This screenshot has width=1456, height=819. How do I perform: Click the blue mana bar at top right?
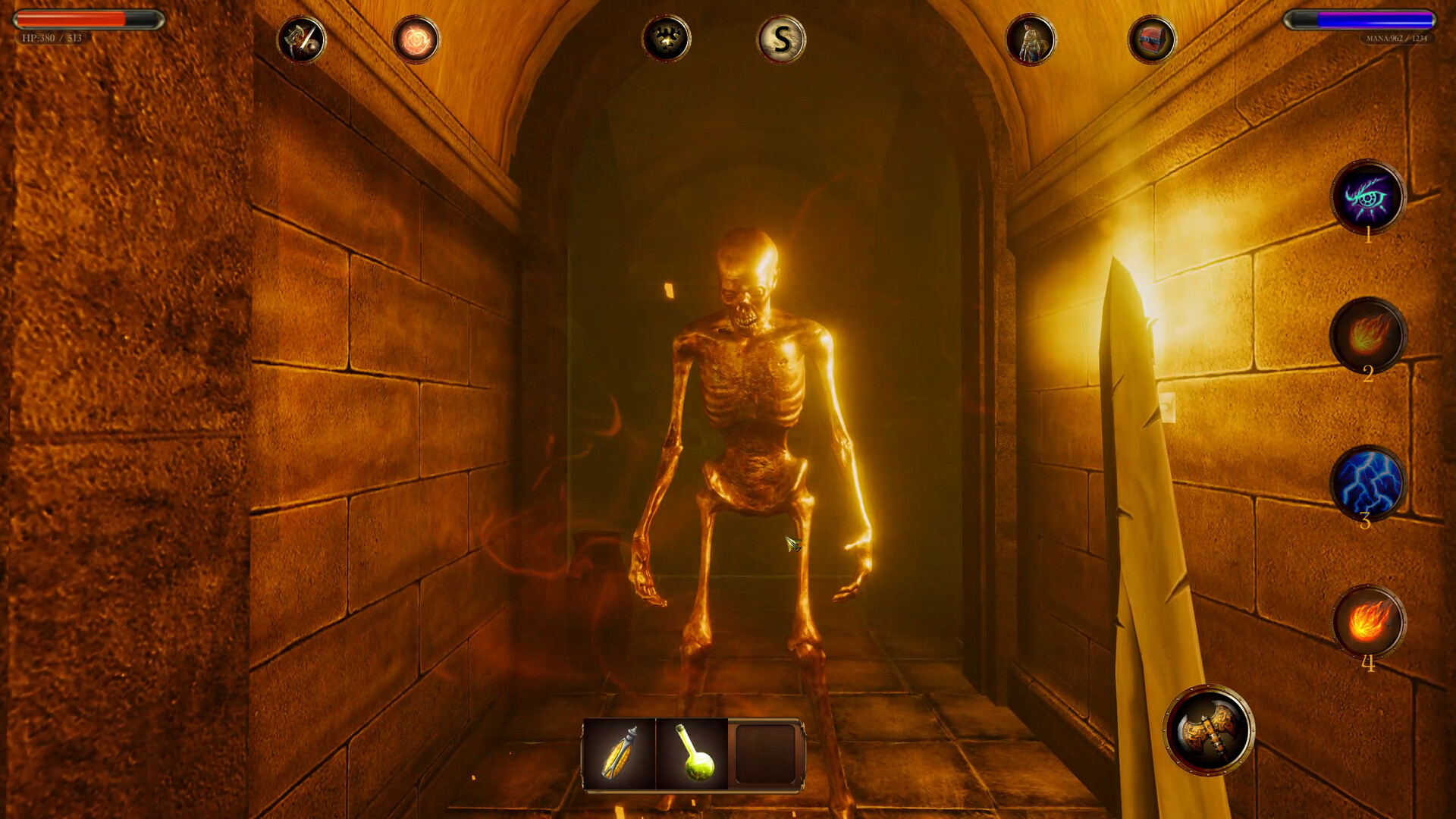click(1361, 19)
